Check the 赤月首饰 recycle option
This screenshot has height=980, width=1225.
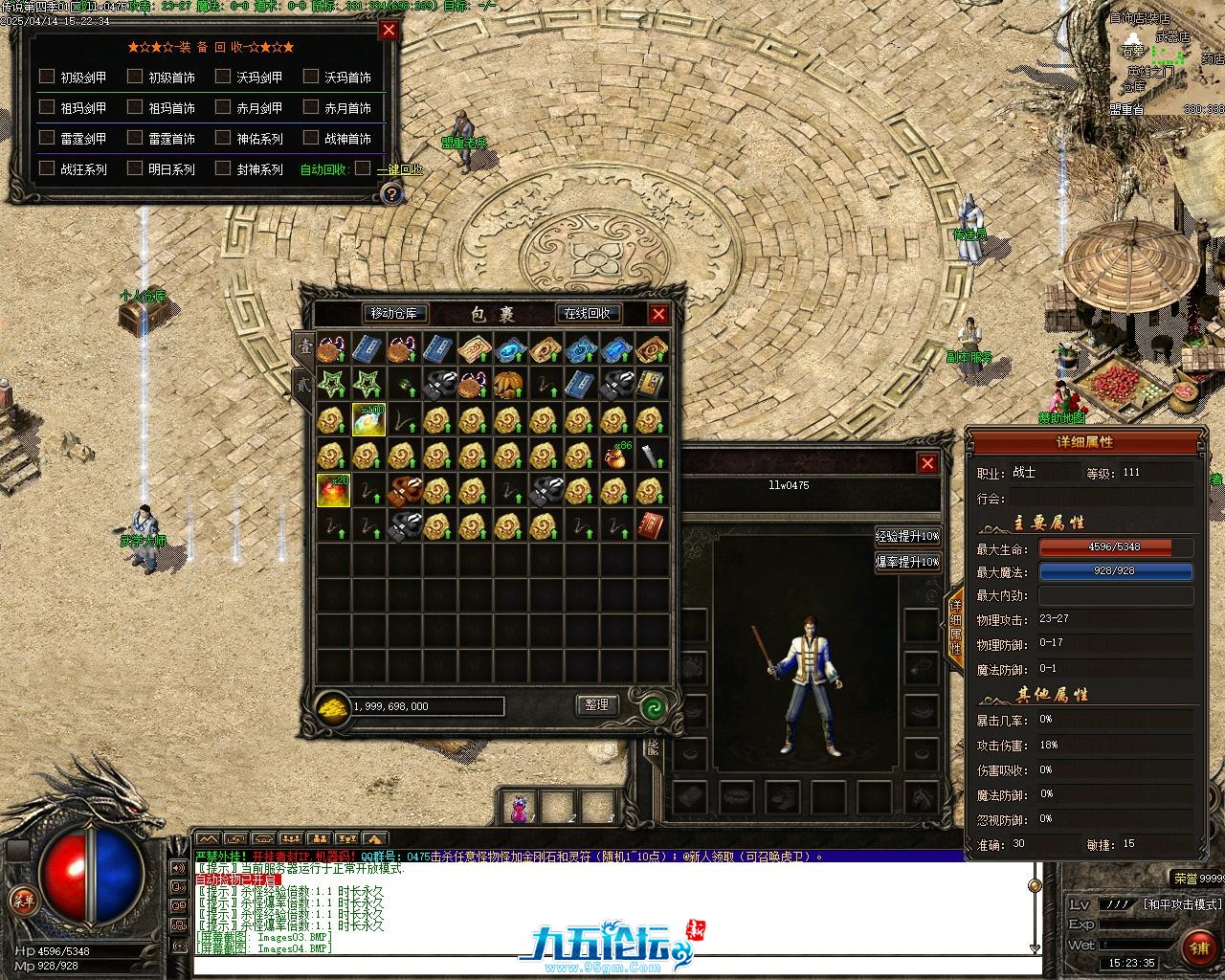311,107
